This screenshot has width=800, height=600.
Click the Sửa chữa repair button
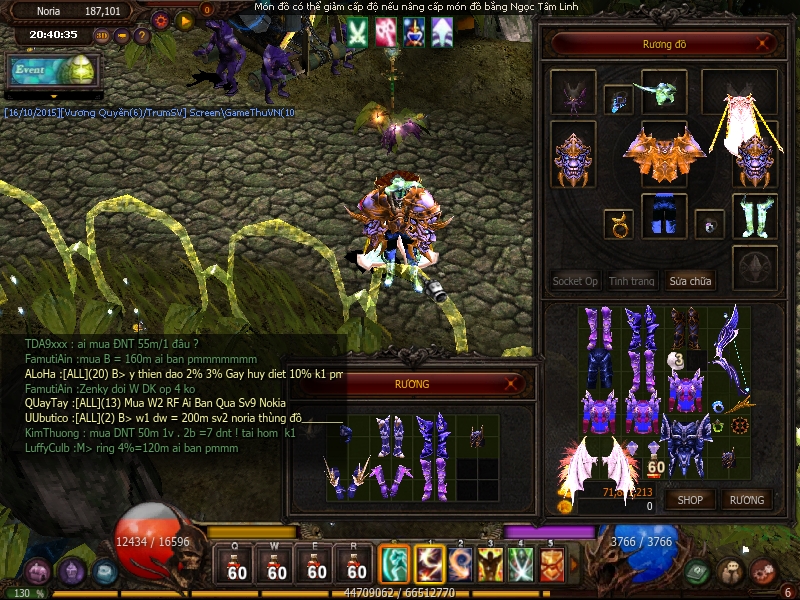pos(691,281)
